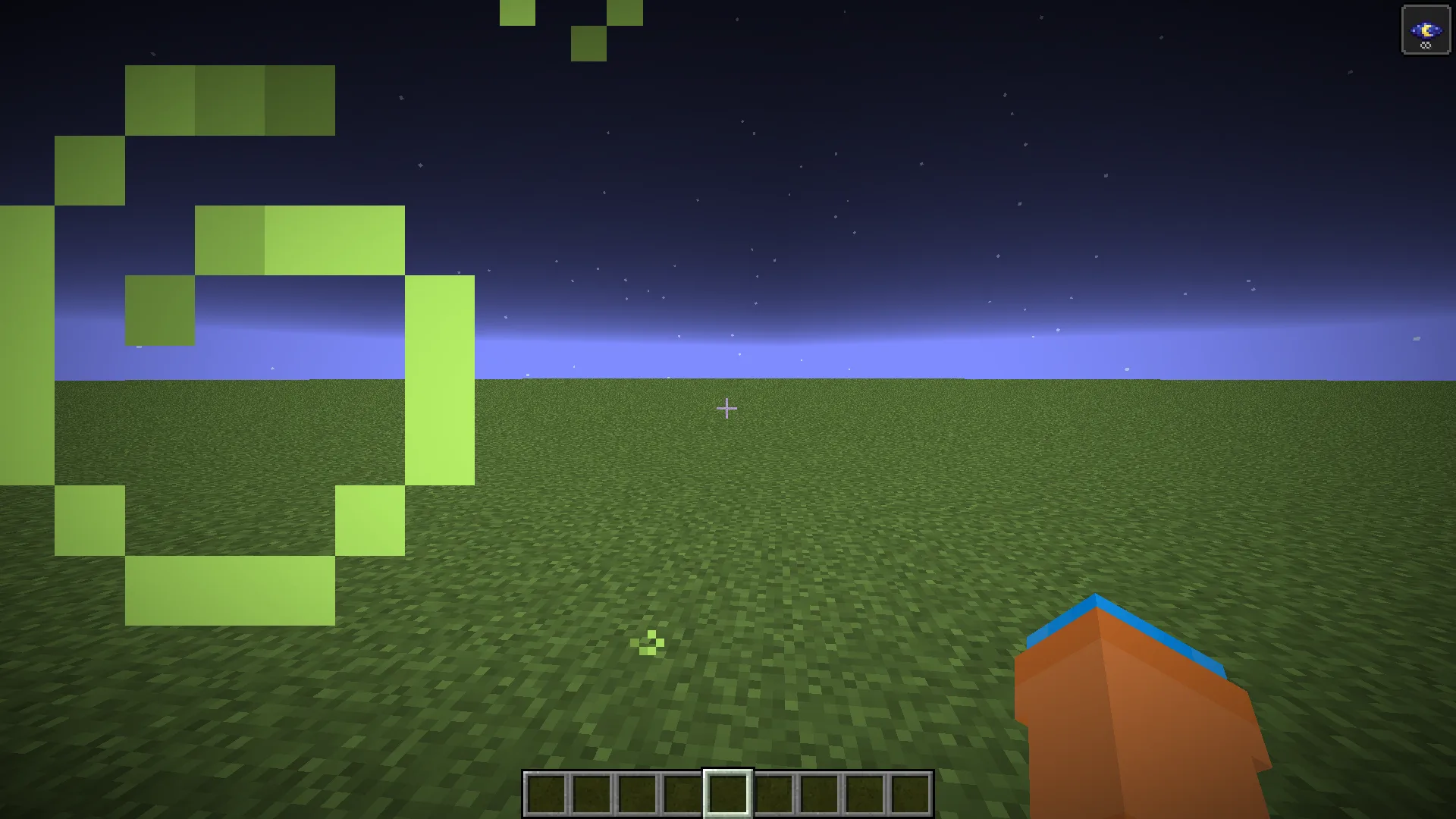Select the rightmost hotbar slot
1456x819 pixels.
coord(908,794)
